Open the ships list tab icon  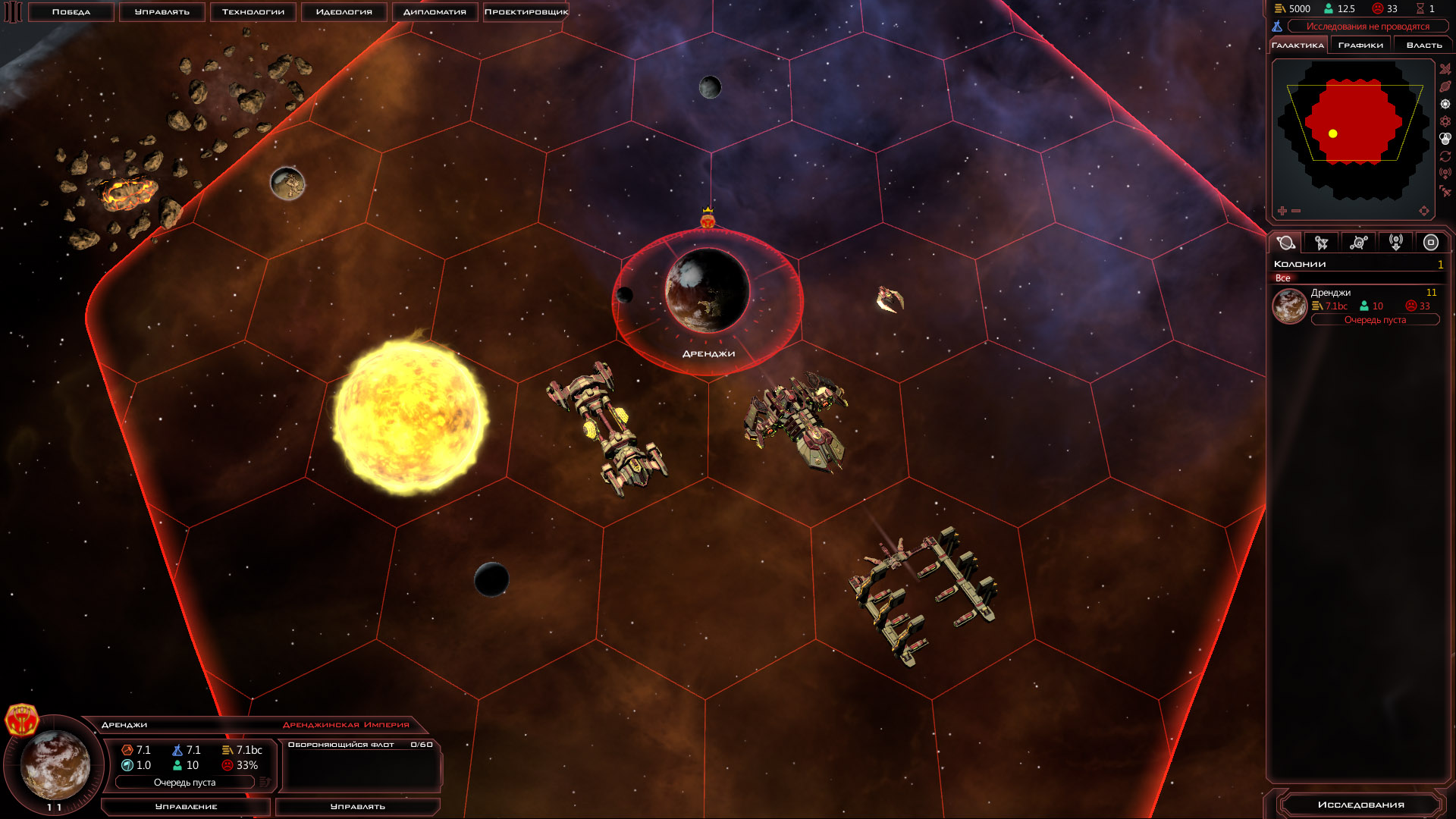[1322, 243]
